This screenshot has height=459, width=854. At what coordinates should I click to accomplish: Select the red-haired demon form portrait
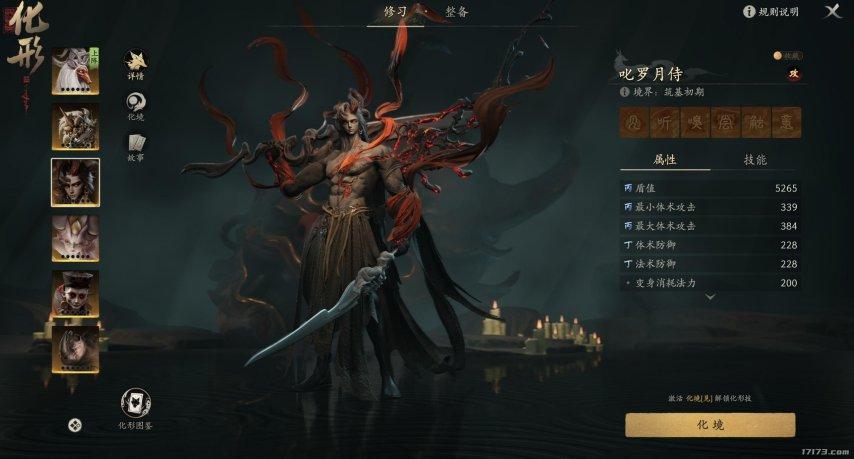coord(75,181)
